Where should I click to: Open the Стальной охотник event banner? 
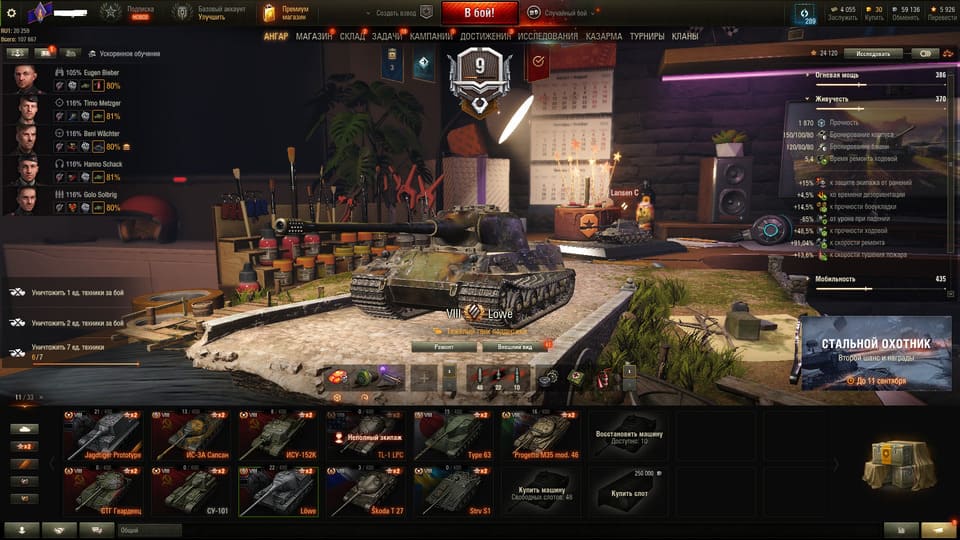click(x=875, y=353)
